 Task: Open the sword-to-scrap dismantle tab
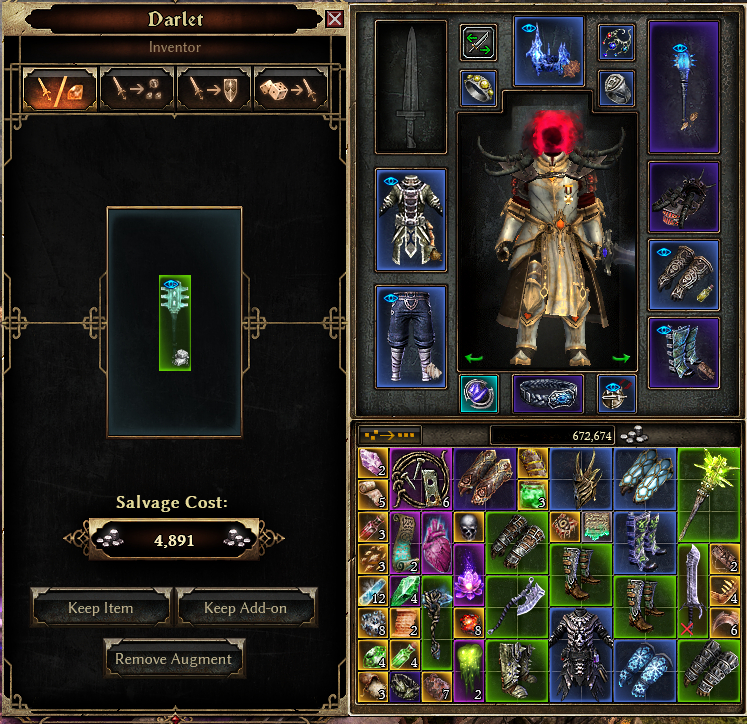(136, 88)
